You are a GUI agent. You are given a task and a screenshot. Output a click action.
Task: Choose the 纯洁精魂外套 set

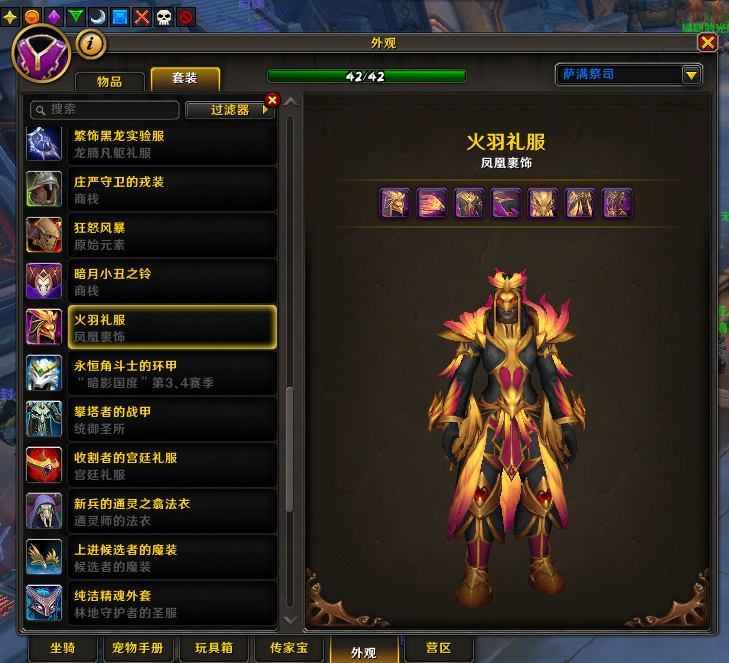click(x=150, y=602)
